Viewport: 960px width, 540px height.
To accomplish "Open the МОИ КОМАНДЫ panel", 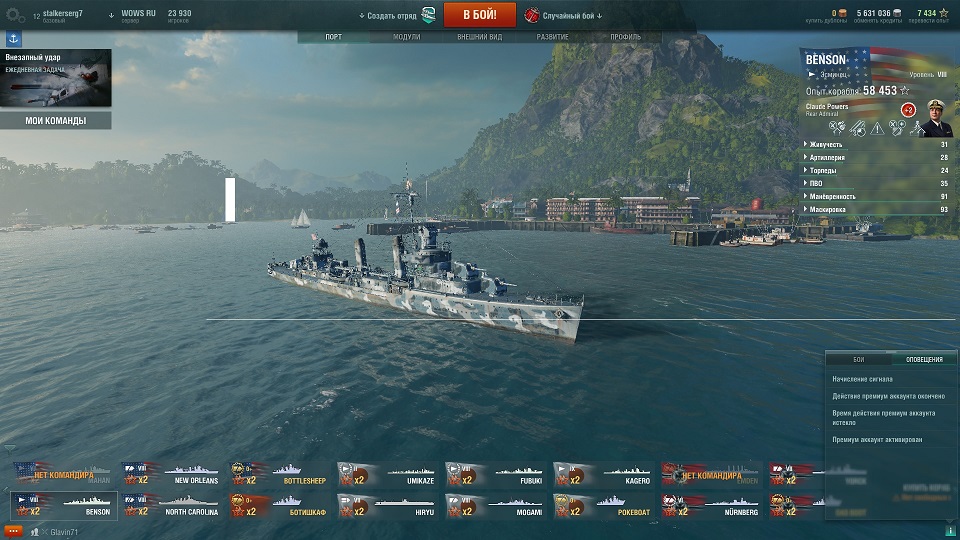I will click(x=55, y=121).
